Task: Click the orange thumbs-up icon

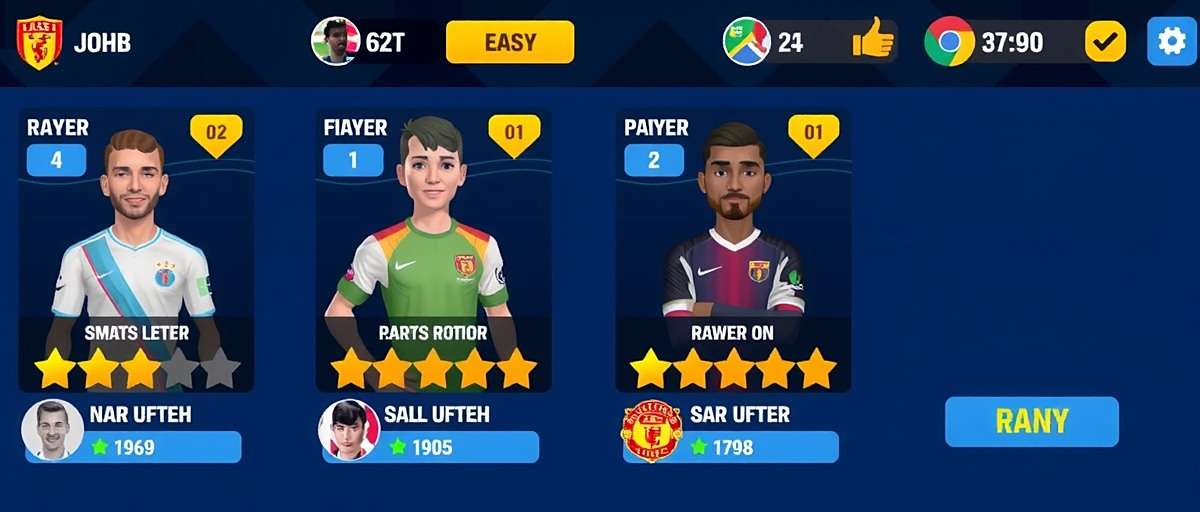Action: pyautogui.click(x=873, y=42)
